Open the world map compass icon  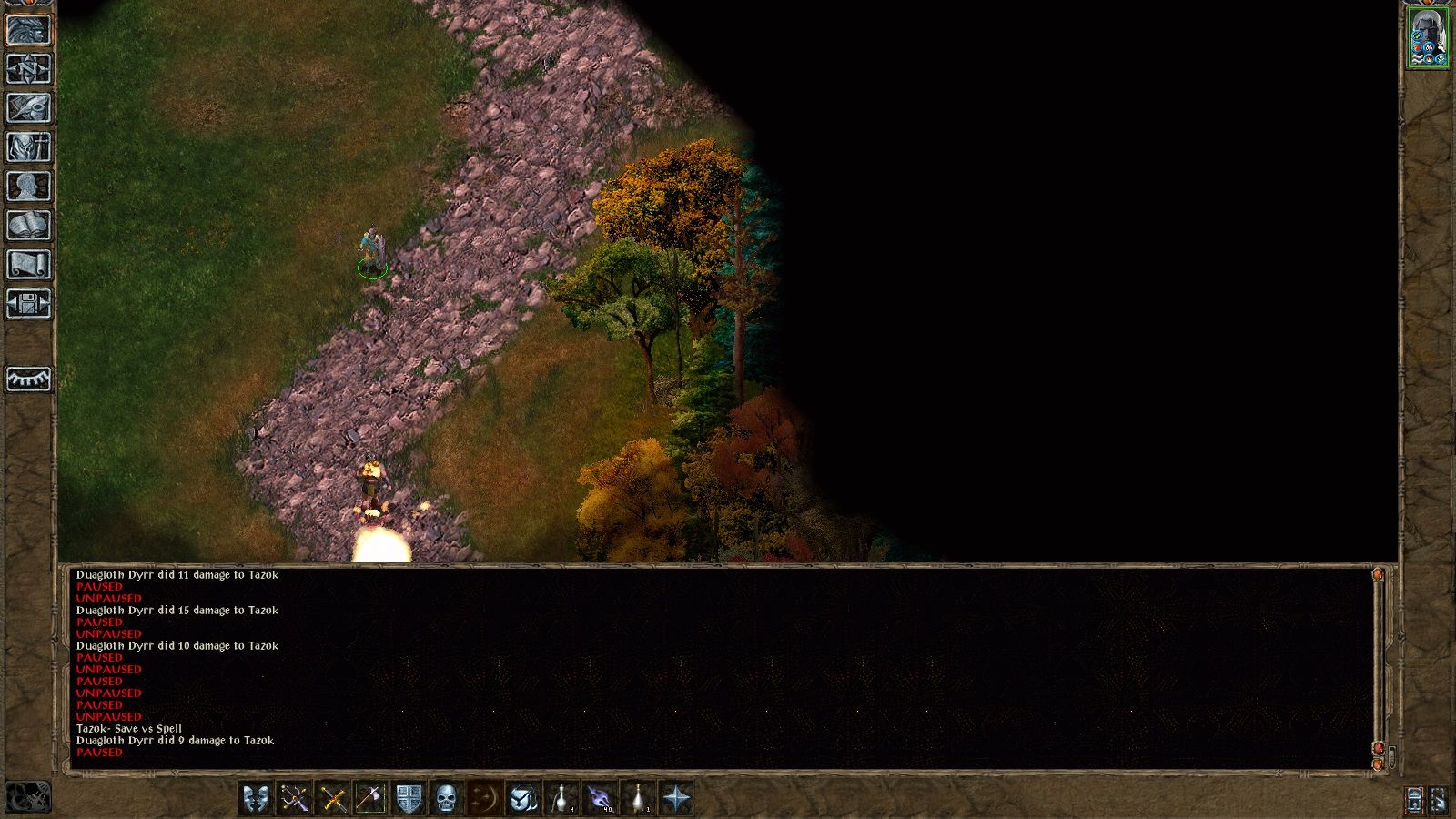(27, 69)
